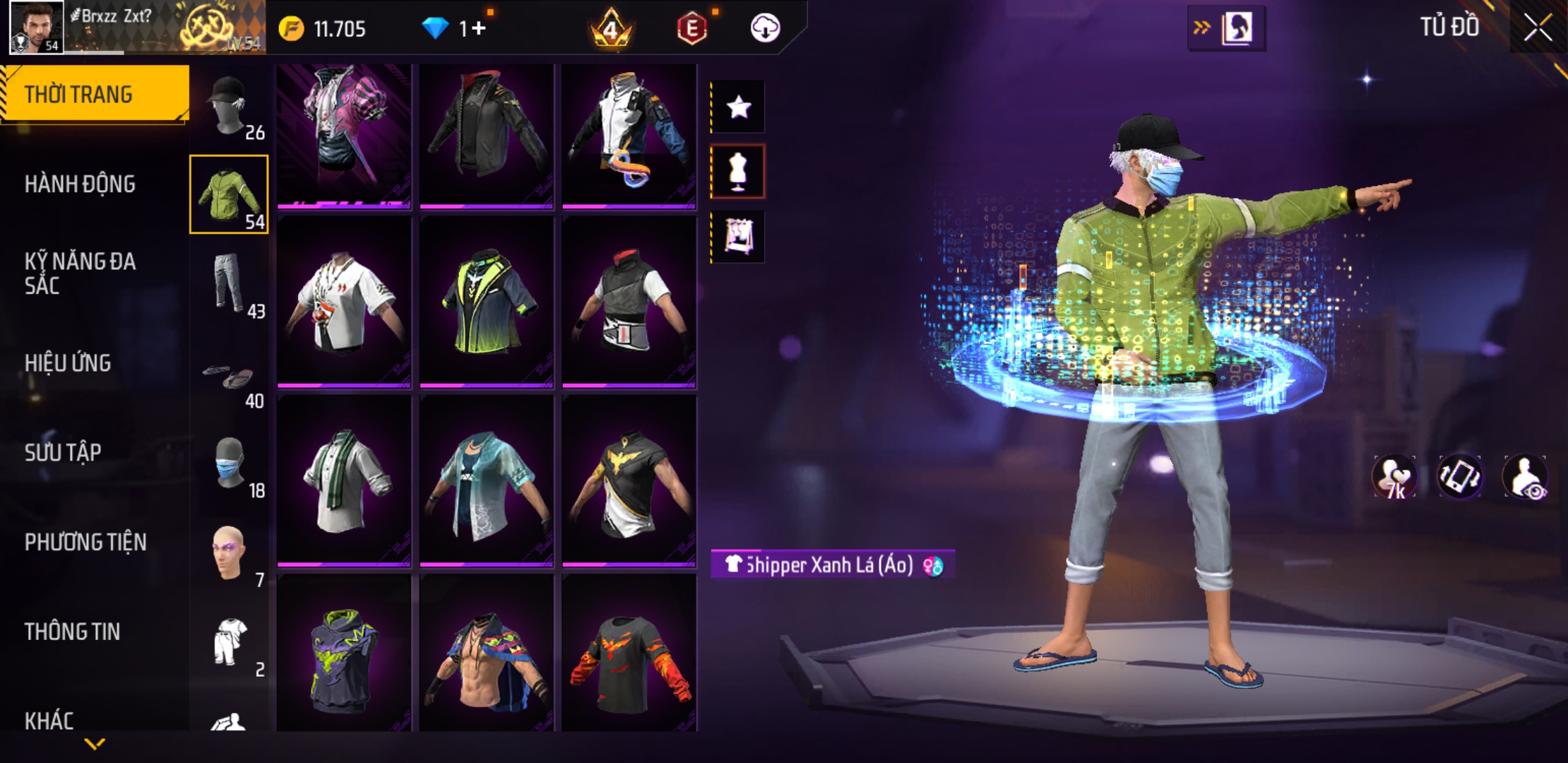
Task: Add diamonds with the plus button
Action: [x=480, y=28]
